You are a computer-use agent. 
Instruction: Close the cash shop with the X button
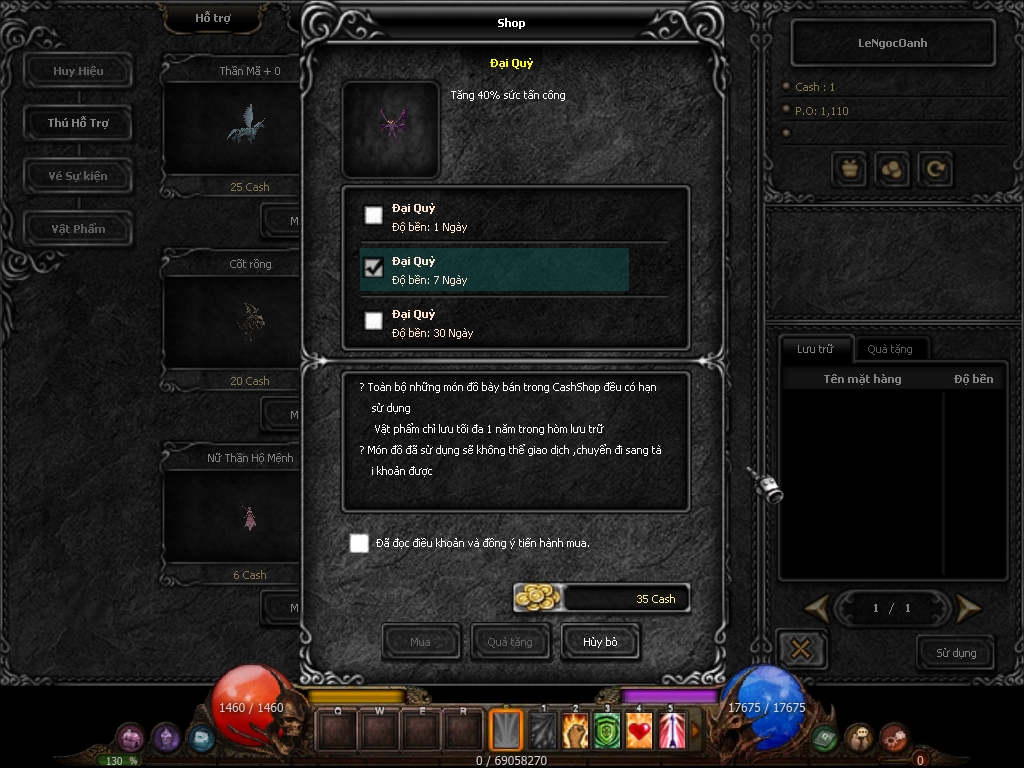[x=800, y=649]
